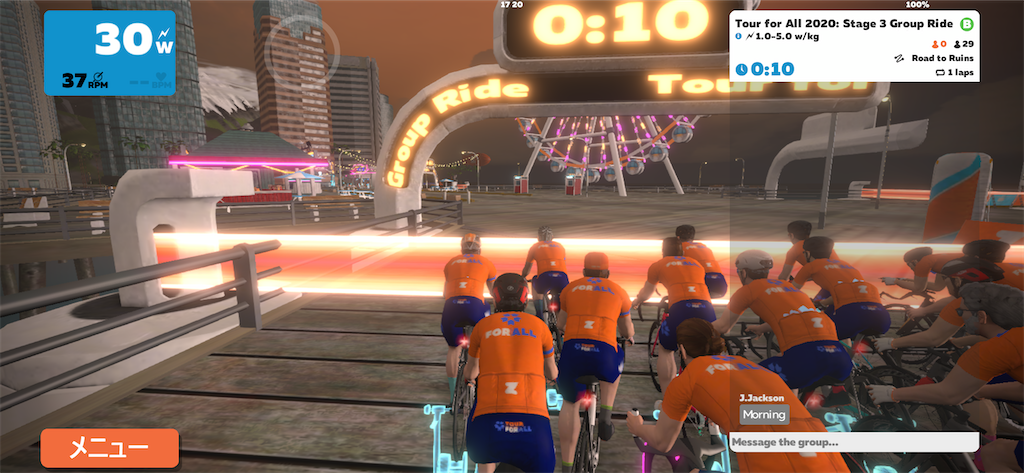
Task: Type in the Message the group field
Action: pos(853,442)
